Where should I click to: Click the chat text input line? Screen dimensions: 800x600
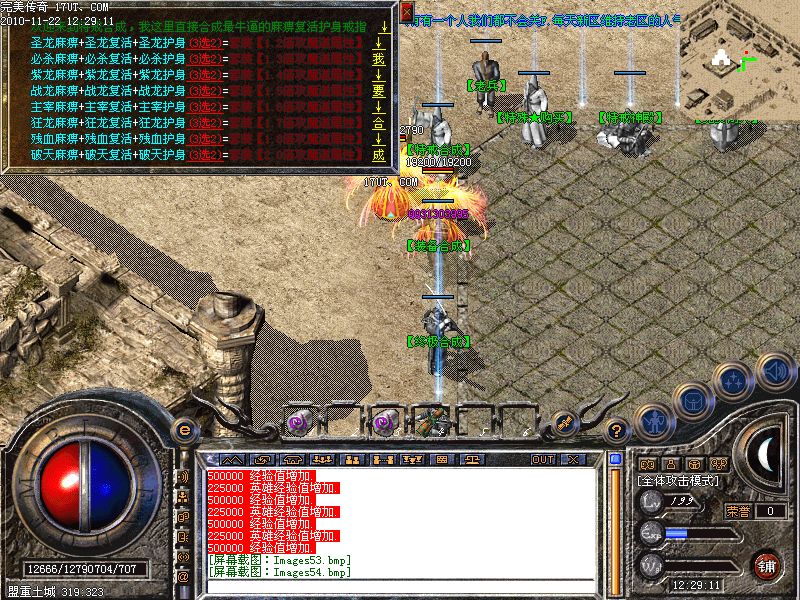tap(400, 586)
